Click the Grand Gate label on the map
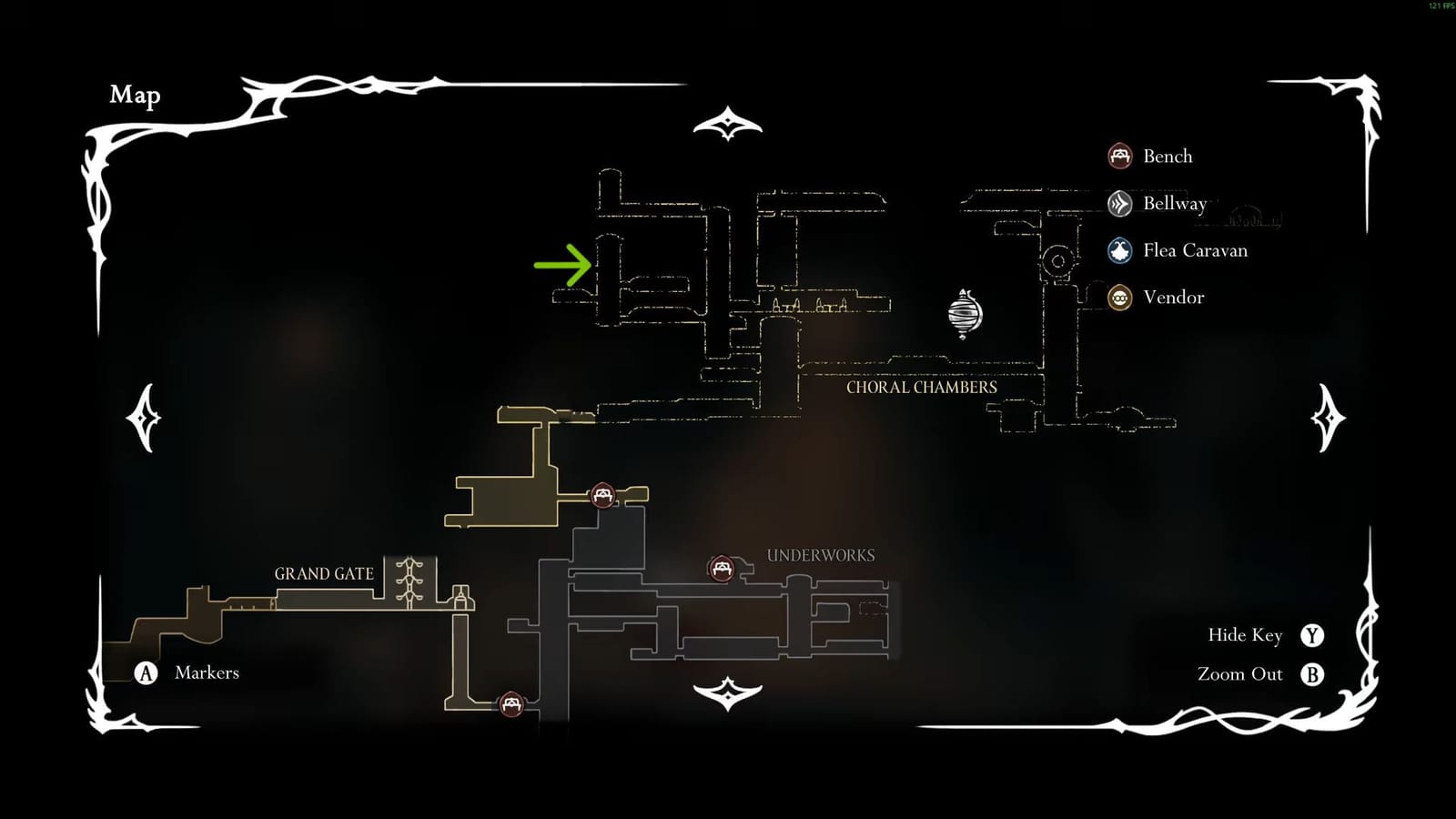Image resolution: width=1456 pixels, height=819 pixels. (x=324, y=573)
